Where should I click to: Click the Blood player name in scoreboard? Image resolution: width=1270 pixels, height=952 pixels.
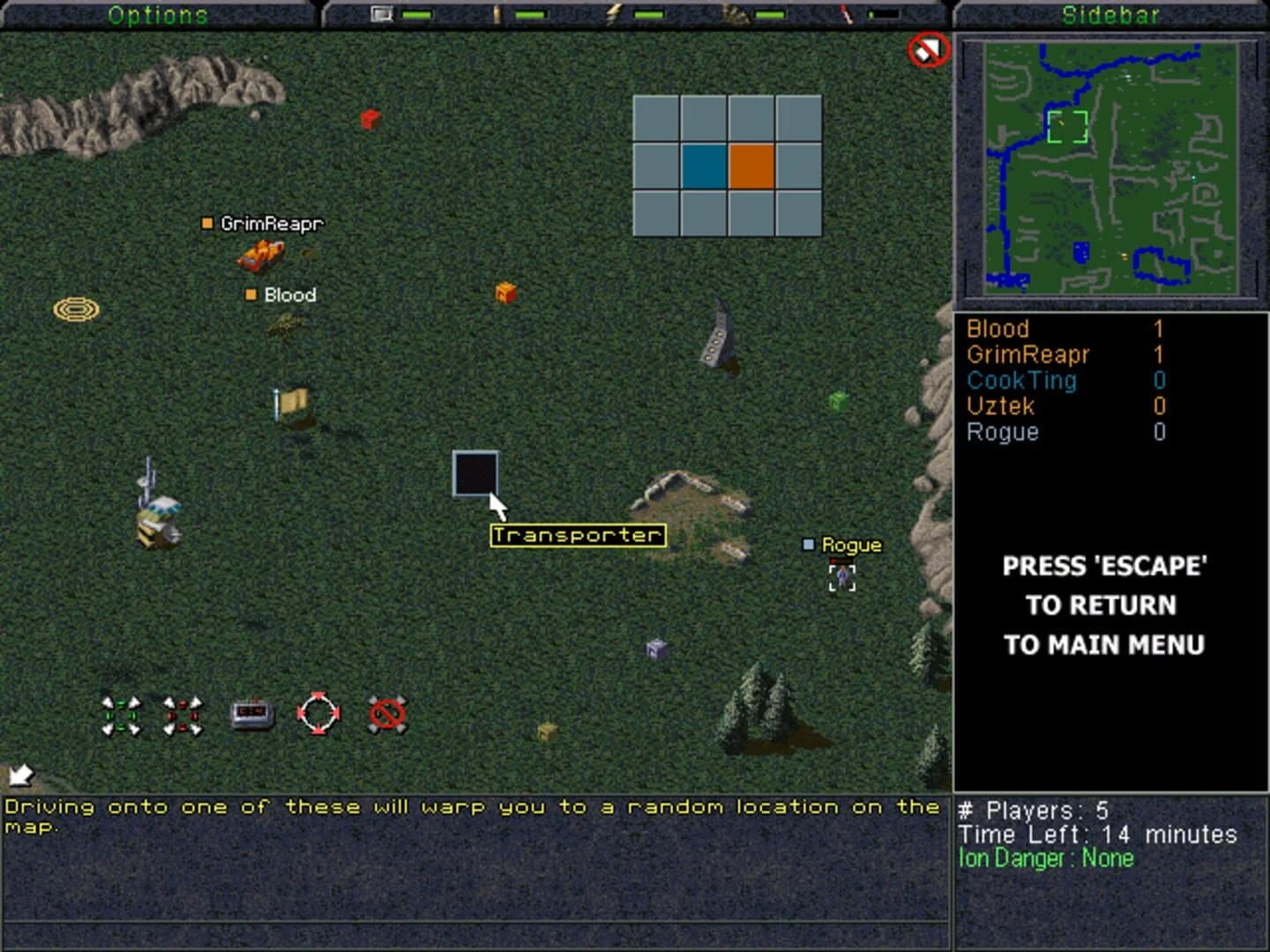click(x=997, y=328)
